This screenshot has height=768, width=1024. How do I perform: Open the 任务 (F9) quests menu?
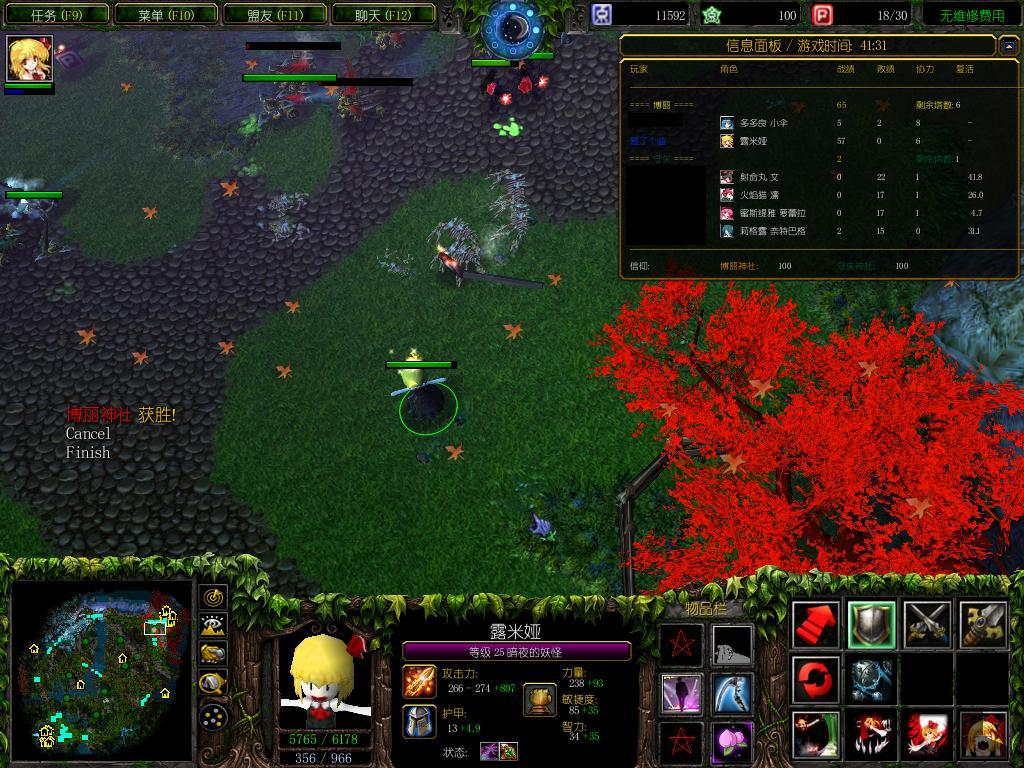[56, 15]
